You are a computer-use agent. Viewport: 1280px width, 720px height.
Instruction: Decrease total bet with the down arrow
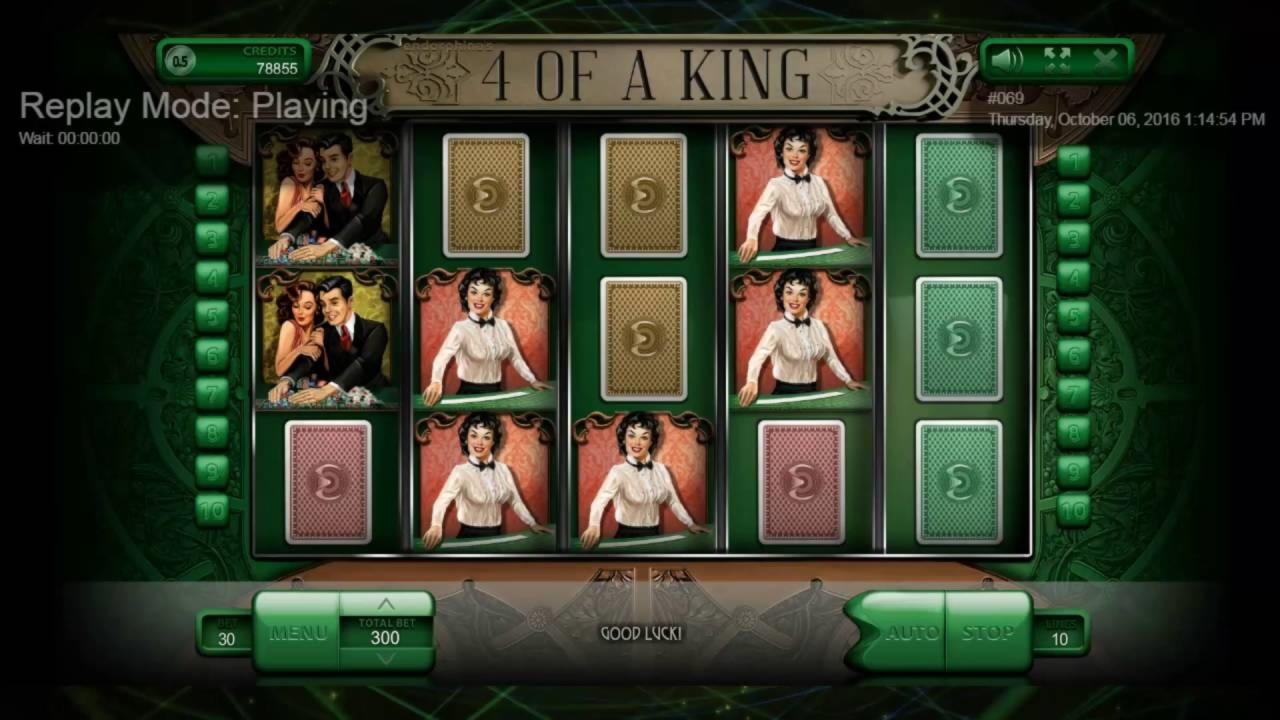[x=385, y=659]
